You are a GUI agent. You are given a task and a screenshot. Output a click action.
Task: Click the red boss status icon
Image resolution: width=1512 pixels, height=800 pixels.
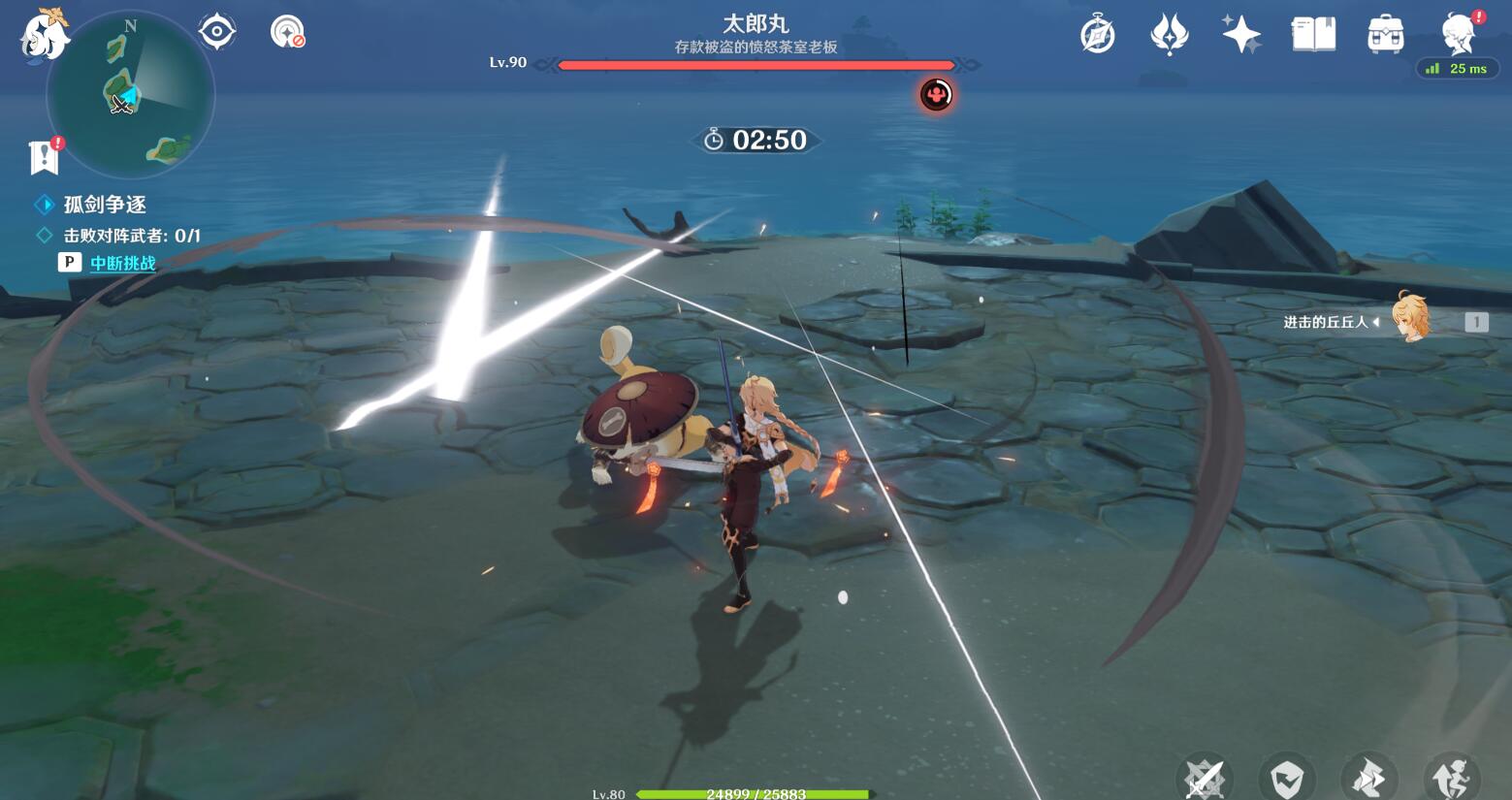(x=936, y=94)
